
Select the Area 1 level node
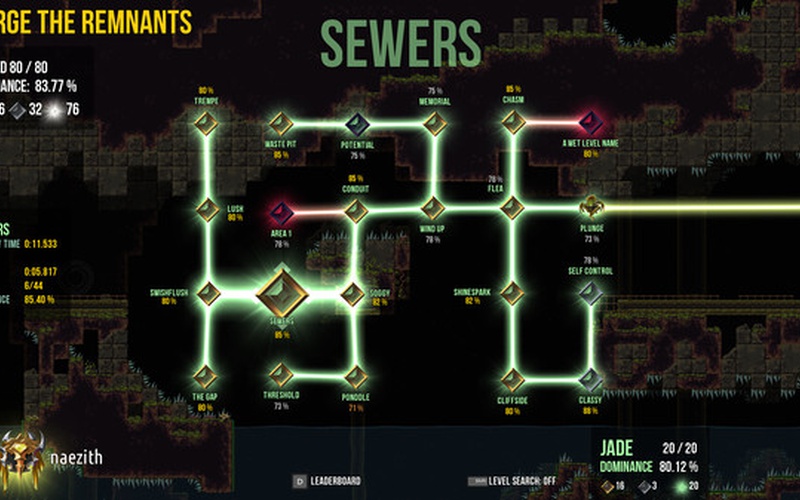coord(281,212)
